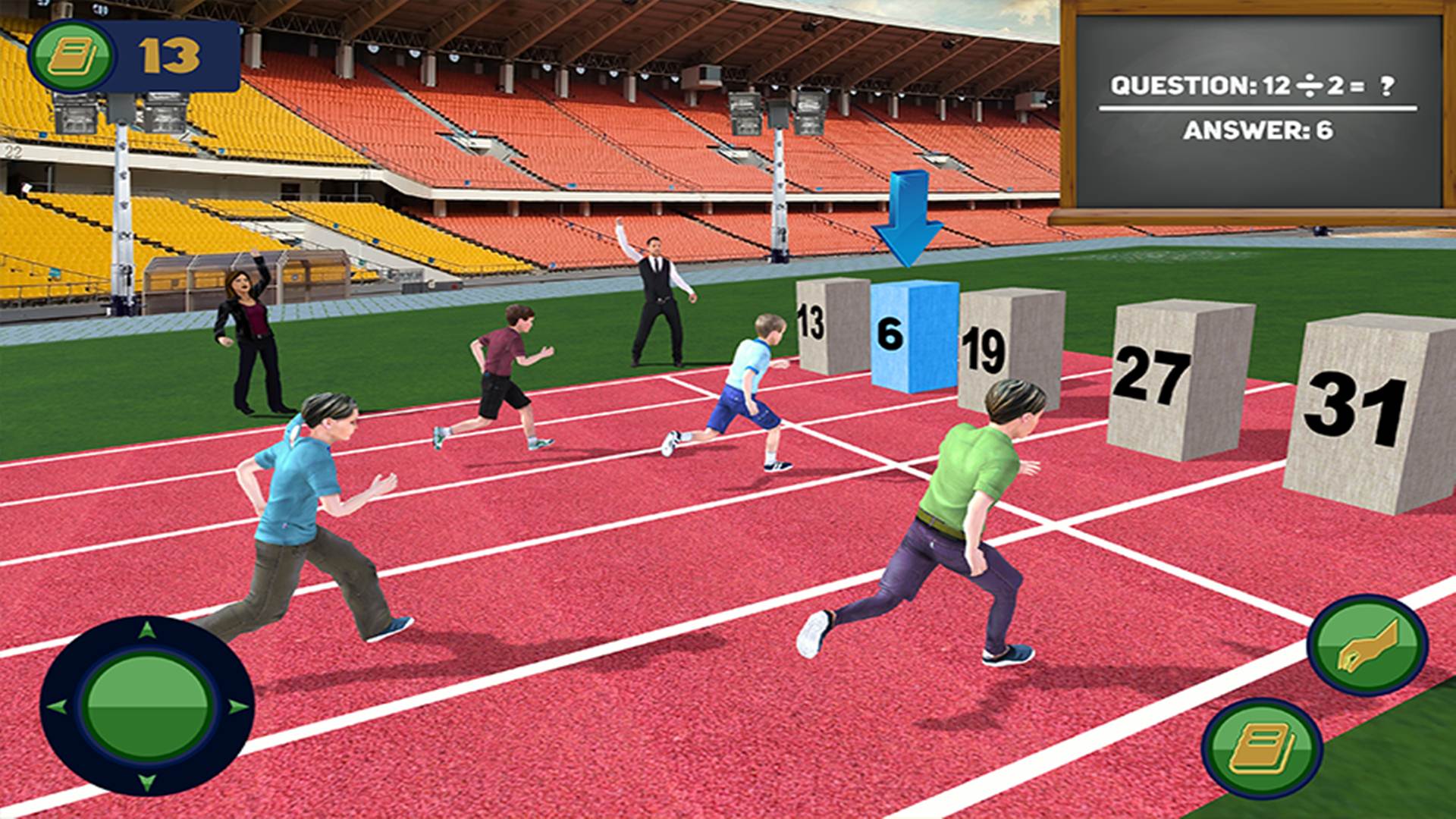Open the book button near the bottom corner
Viewport: 1456px width, 819px height.
click(x=1263, y=748)
